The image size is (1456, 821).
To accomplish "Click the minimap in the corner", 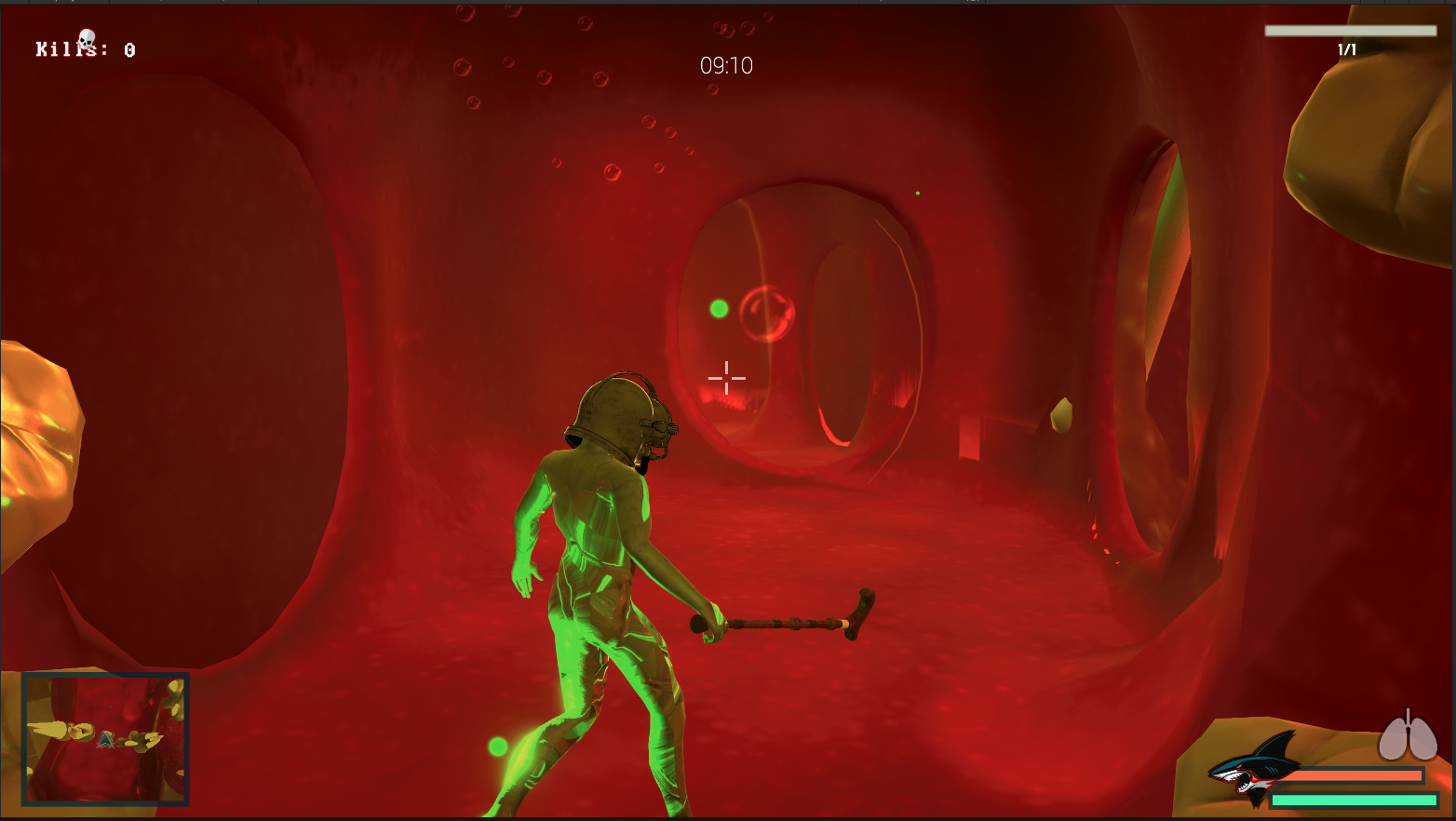I will pyautogui.click(x=105, y=738).
